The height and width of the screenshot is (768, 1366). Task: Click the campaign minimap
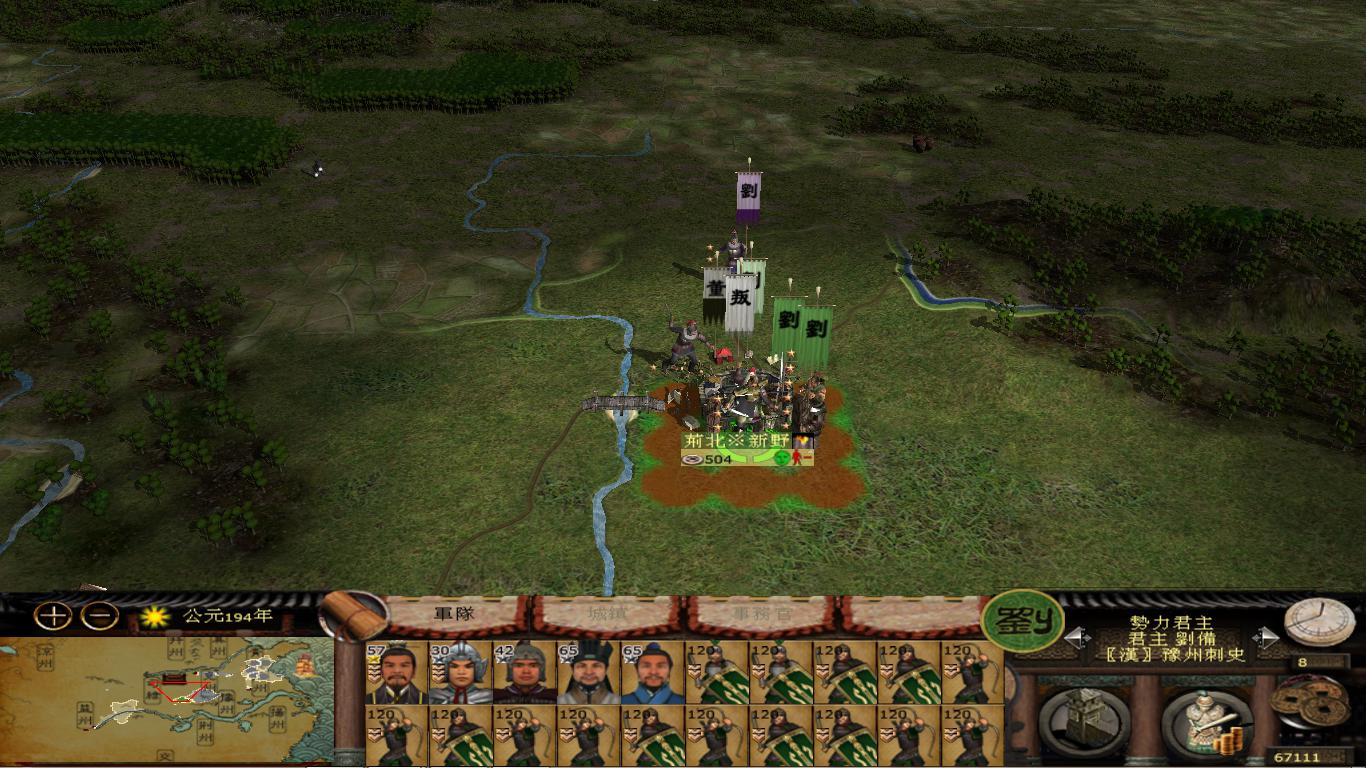coord(166,700)
